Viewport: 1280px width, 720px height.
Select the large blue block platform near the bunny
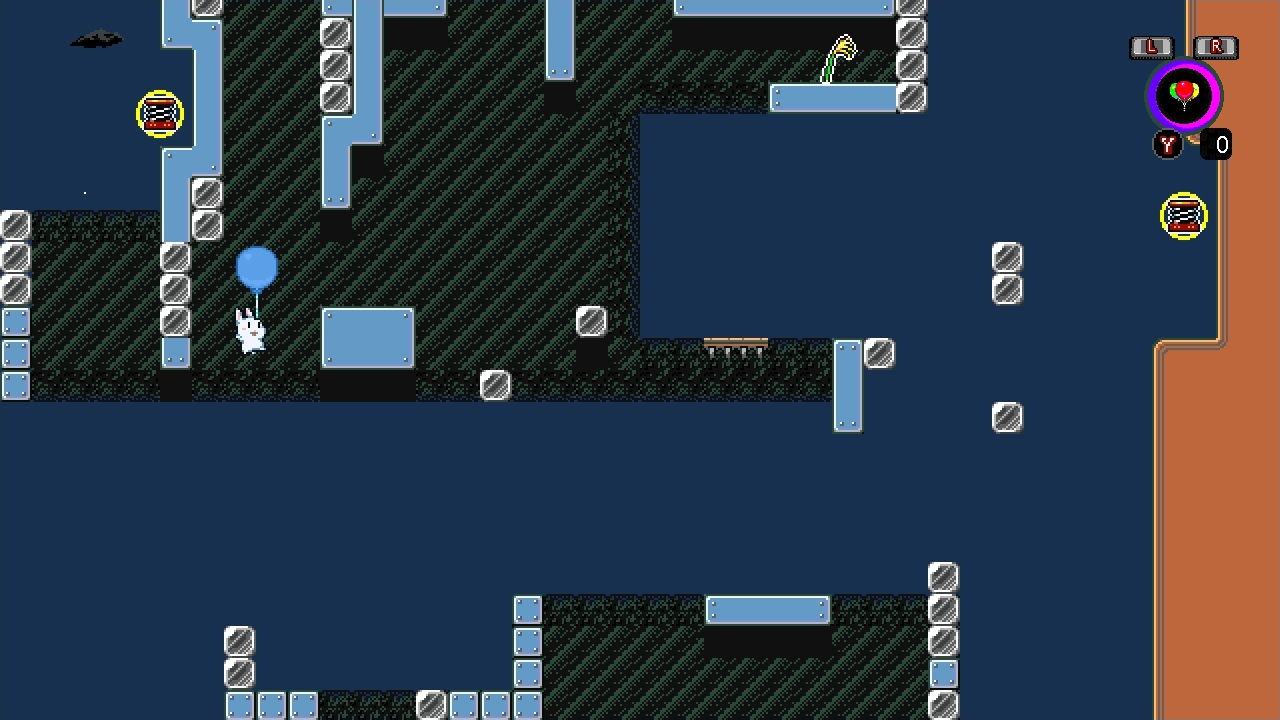pos(367,338)
